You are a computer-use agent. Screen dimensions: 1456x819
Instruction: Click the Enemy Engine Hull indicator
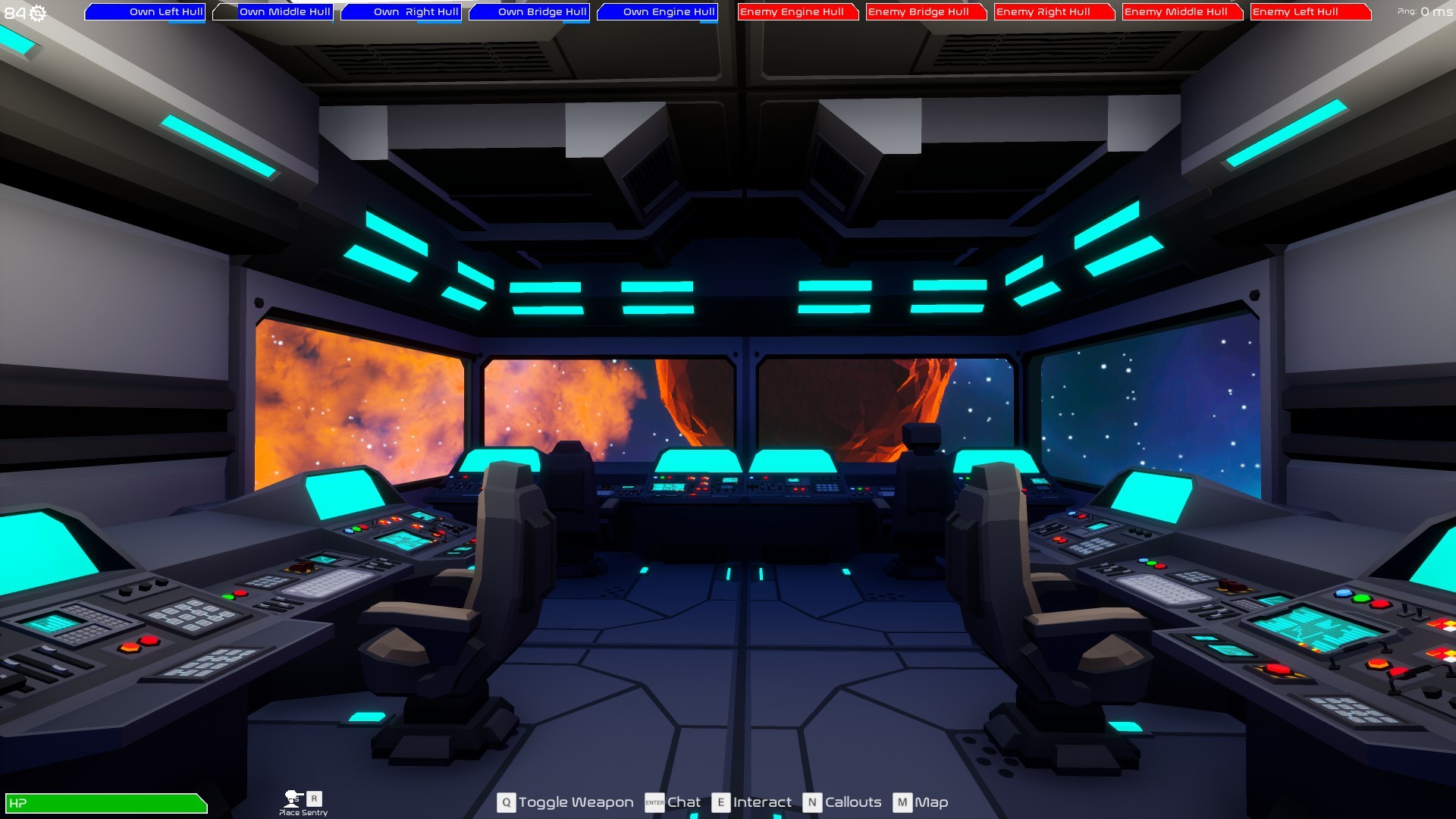[797, 12]
